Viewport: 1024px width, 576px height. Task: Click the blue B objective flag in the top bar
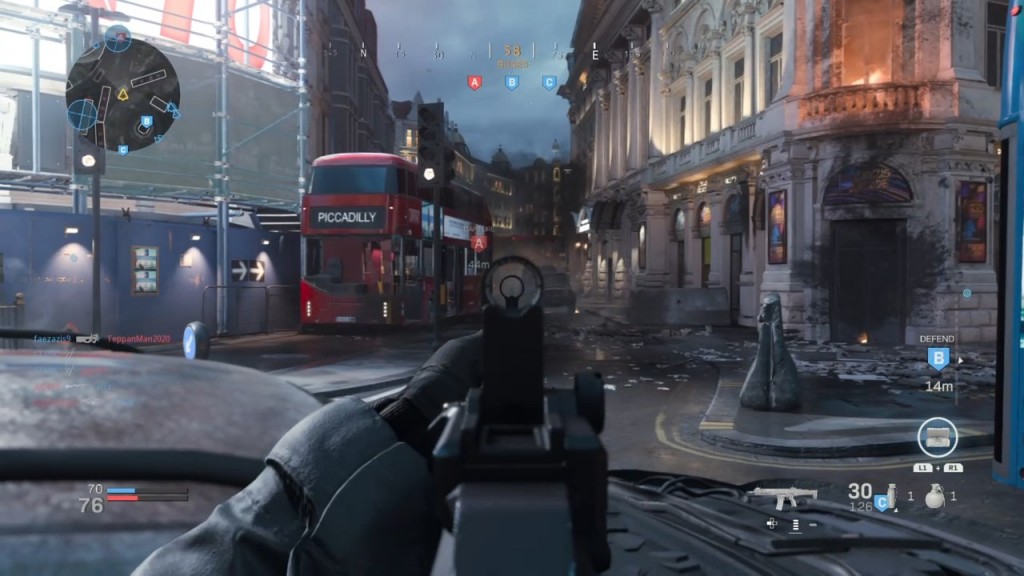pos(511,83)
